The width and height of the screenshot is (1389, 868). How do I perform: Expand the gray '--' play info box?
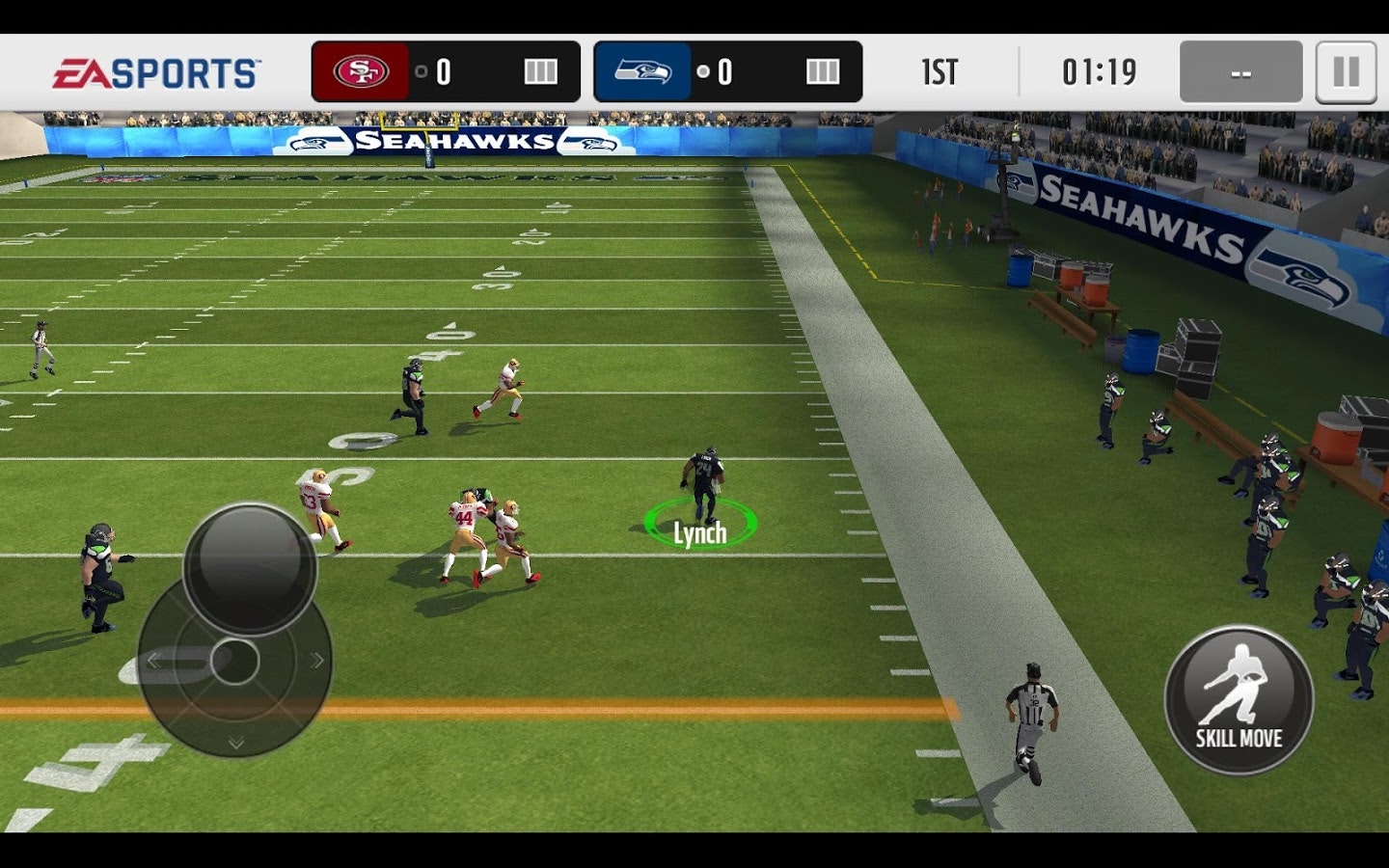coord(1239,70)
